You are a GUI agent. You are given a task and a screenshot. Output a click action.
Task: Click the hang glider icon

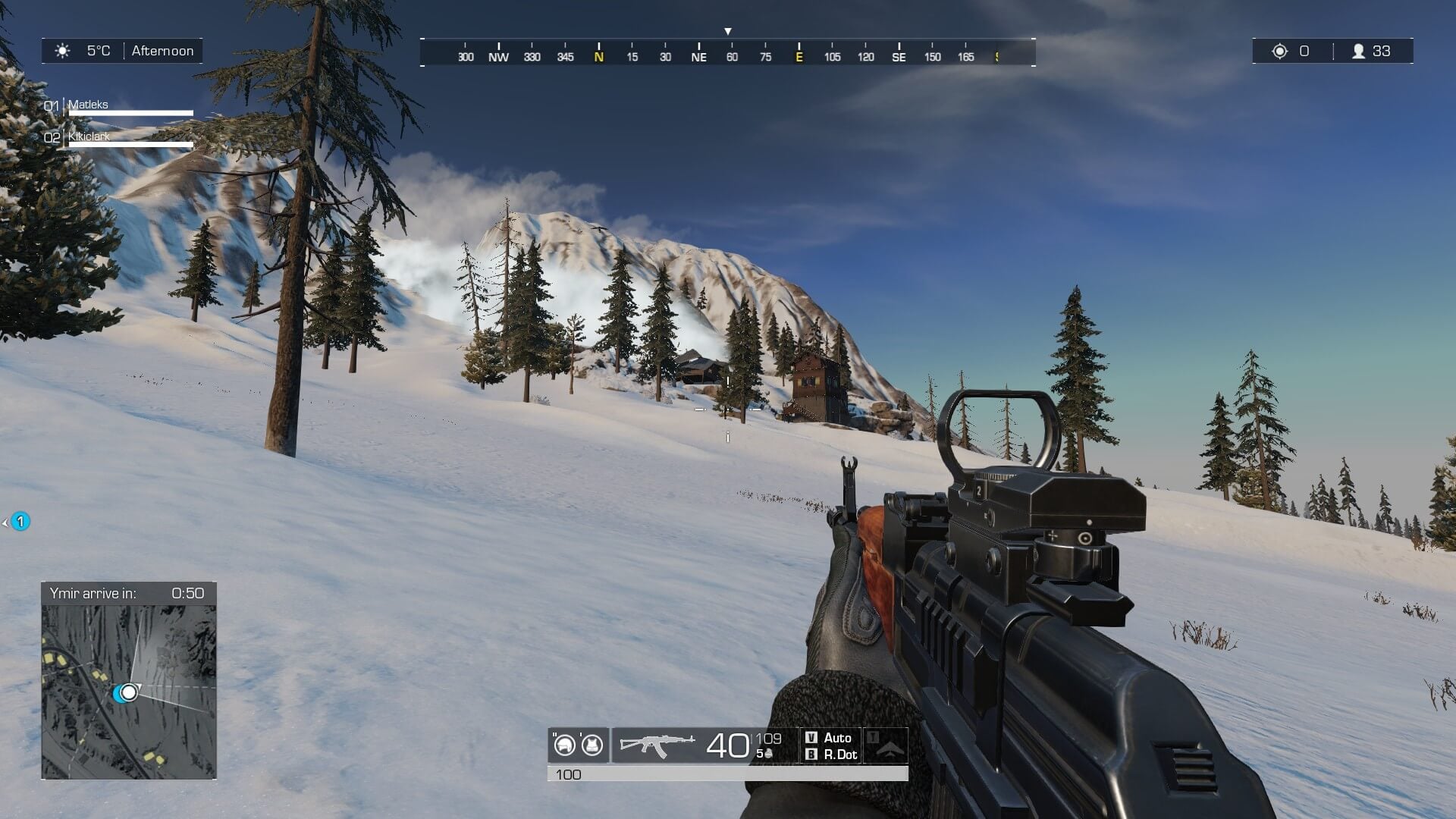click(x=890, y=749)
